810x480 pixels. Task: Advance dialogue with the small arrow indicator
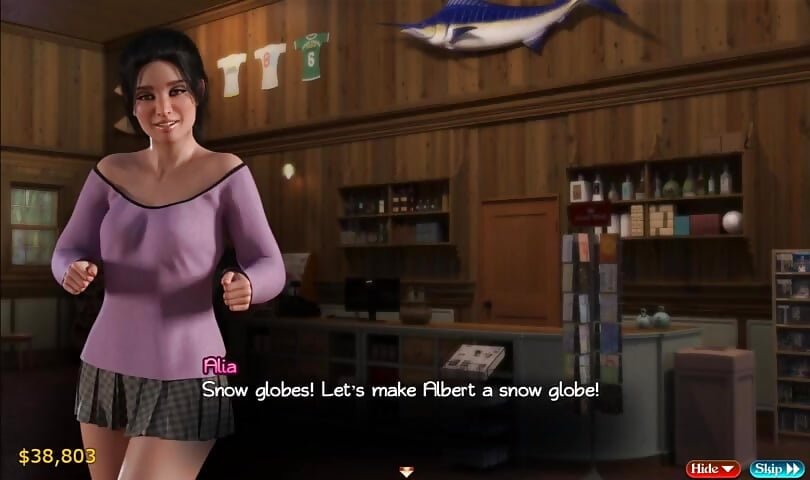click(406, 470)
